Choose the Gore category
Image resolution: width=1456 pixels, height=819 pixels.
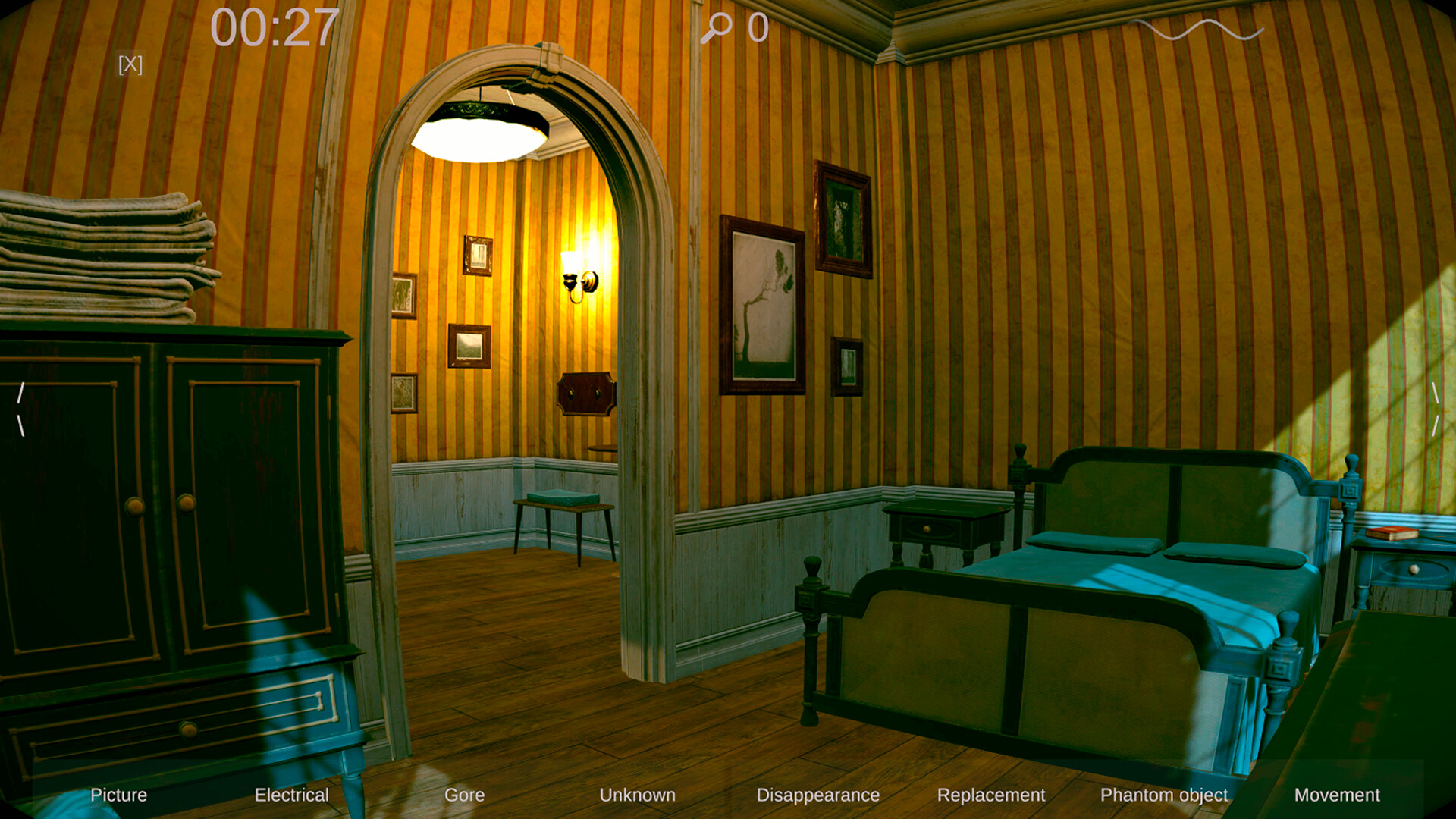click(x=465, y=795)
